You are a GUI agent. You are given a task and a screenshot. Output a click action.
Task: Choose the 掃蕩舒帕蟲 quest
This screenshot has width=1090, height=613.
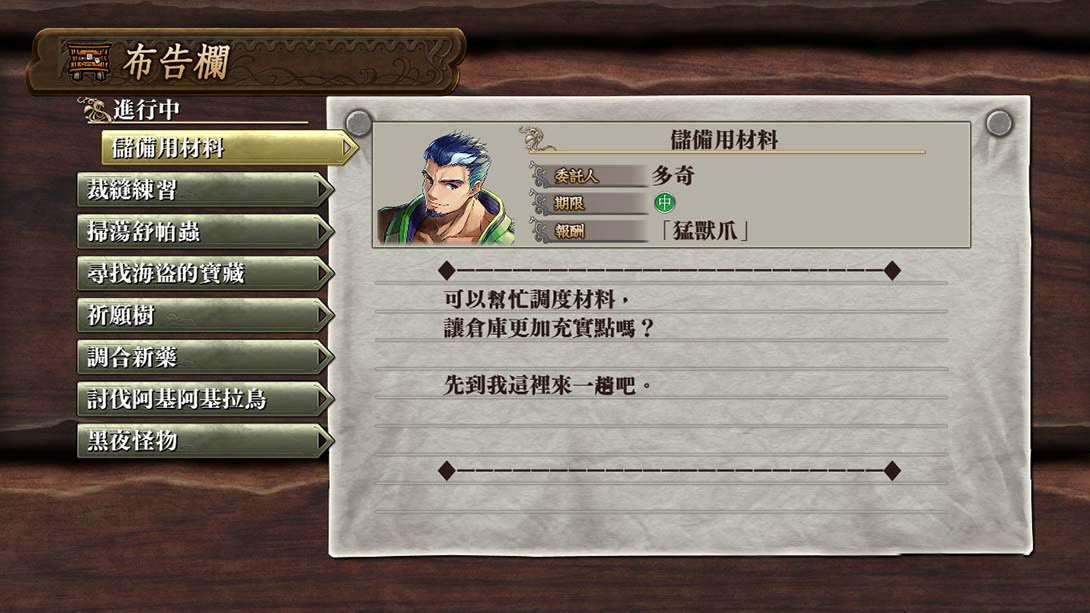205,232
